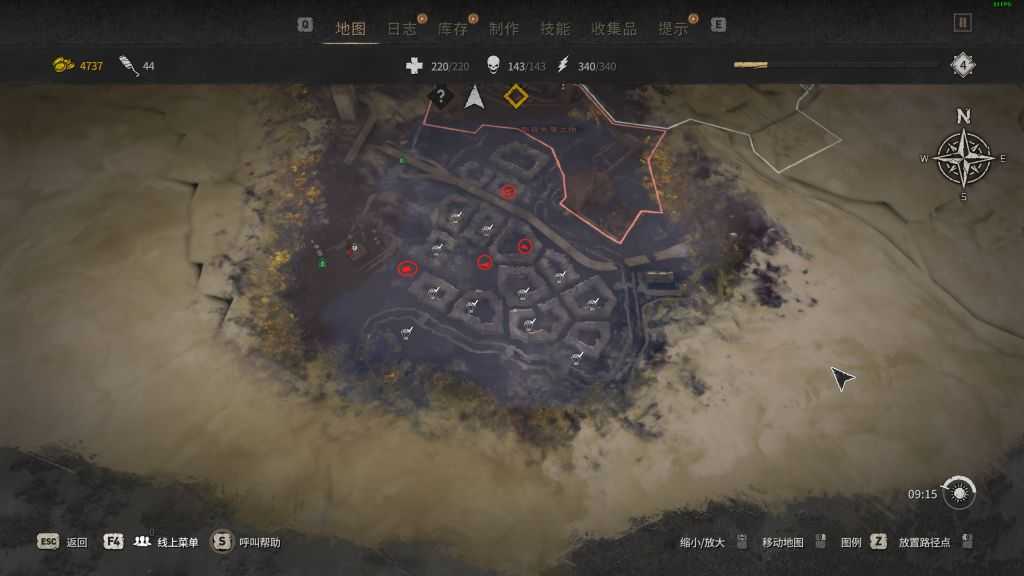Select the white player arrow marker
The height and width of the screenshot is (576, 1024).
pos(474,97)
